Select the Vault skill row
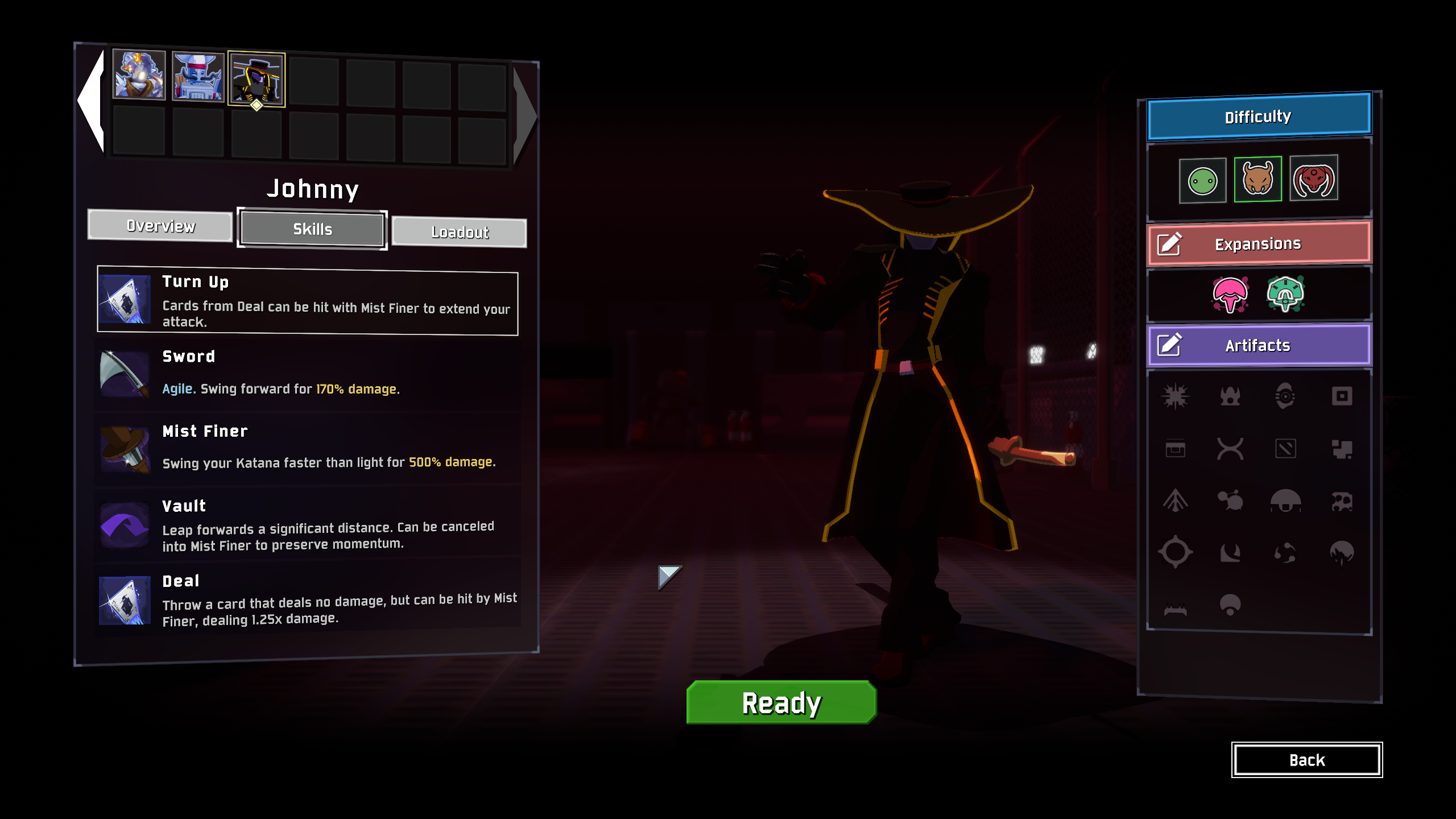This screenshot has height=819, width=1456. tap(308, 524)
